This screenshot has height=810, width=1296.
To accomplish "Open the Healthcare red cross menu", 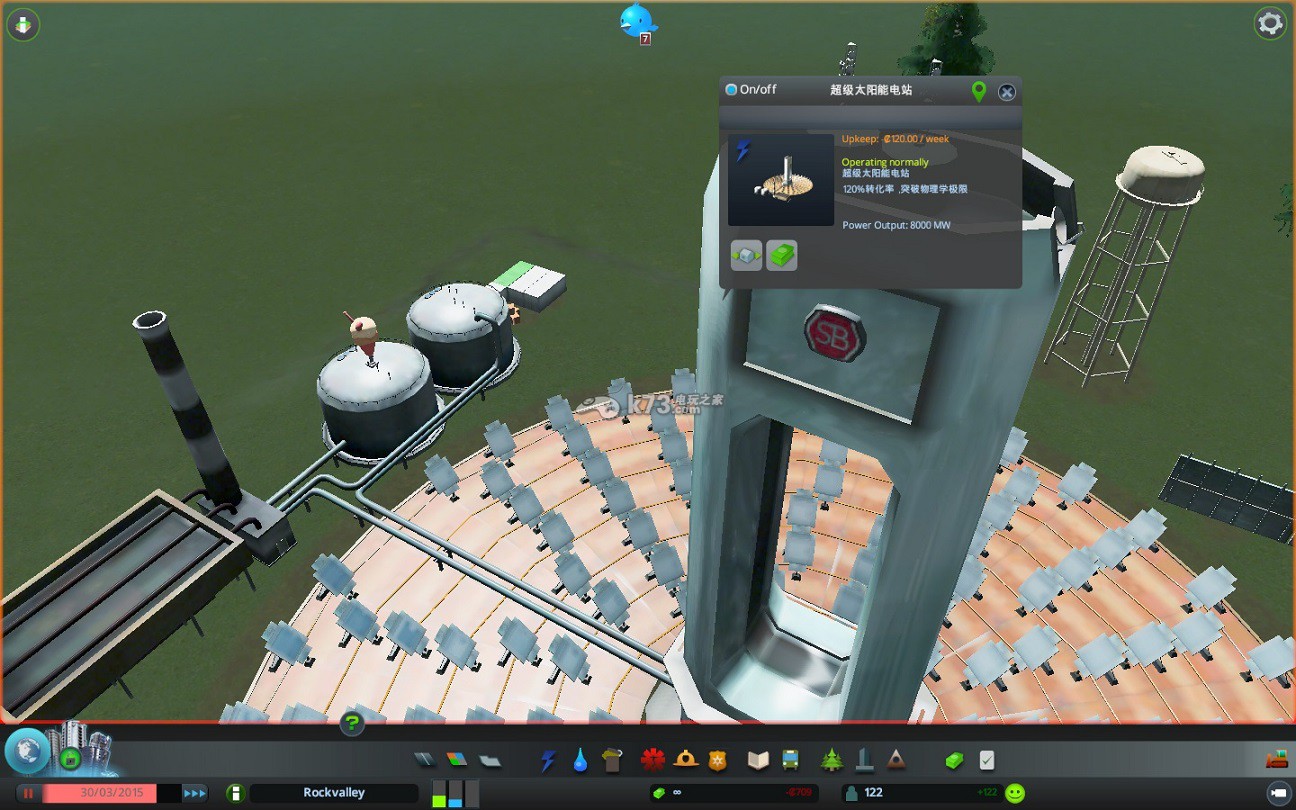I will pos(653,760).
